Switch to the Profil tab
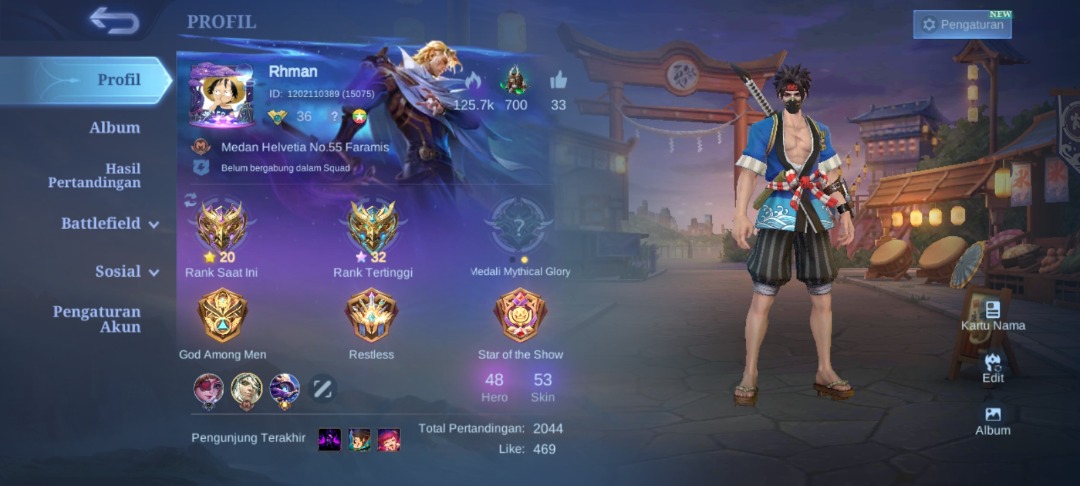Viewport: 1080px width, 486px height. [x=118, y=80]
